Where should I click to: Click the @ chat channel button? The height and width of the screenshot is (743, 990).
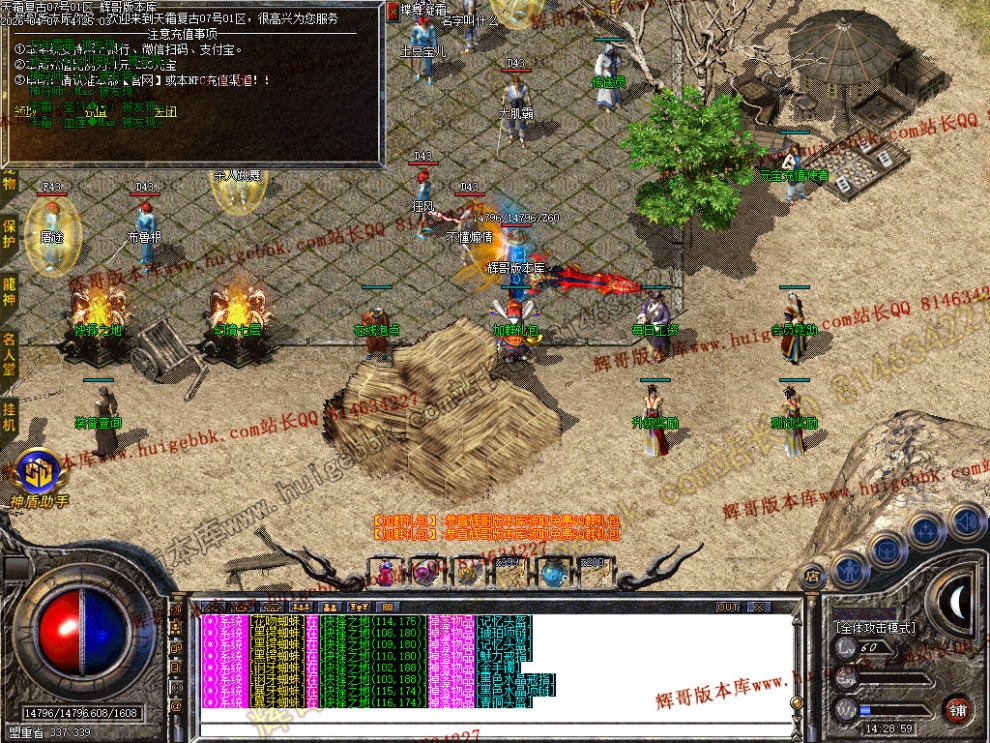point(176,705)
